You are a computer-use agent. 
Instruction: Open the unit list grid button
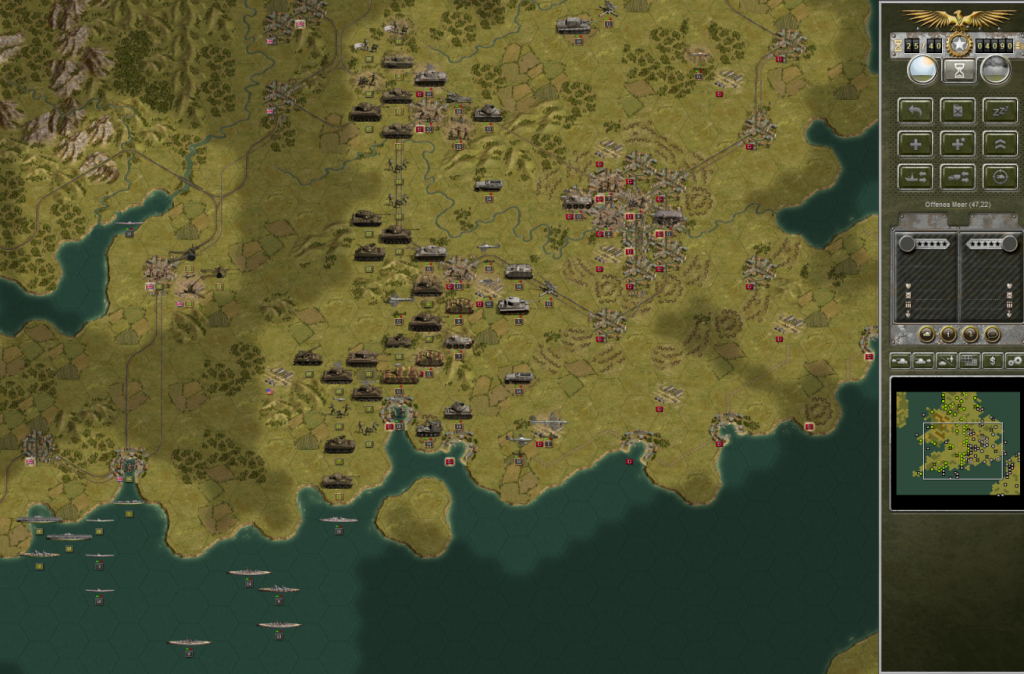pyautogui.click(x=968, y=360)
